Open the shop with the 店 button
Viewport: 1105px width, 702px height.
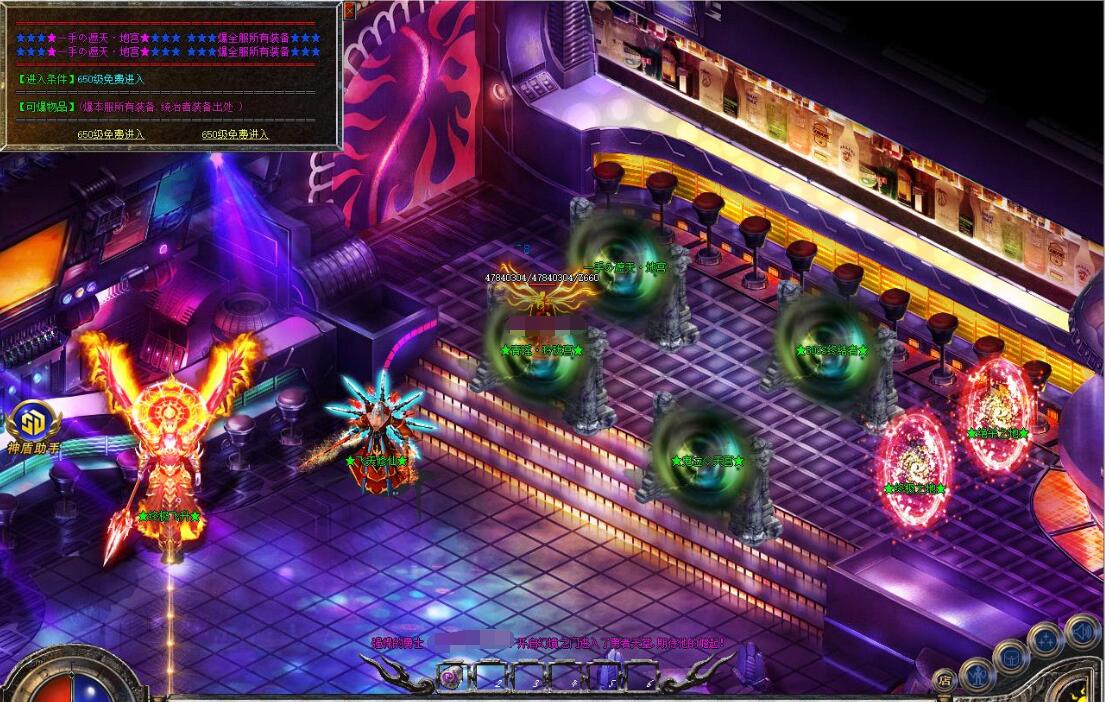[x=944, y=681]
